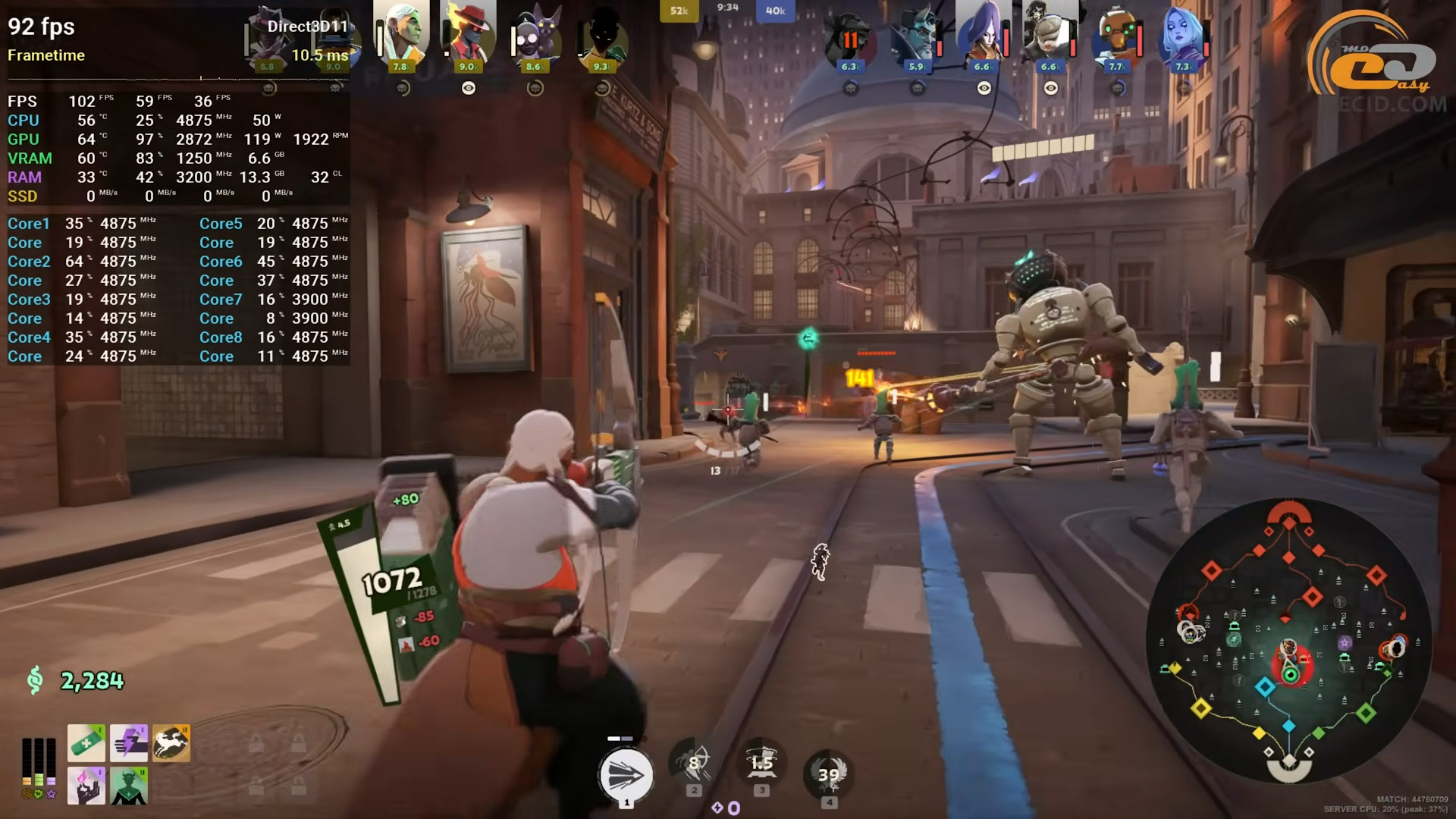Viewport: 1456px width, 819px height.
Task: Select the archer ability on 8-second cooldown
Action: 693,764
